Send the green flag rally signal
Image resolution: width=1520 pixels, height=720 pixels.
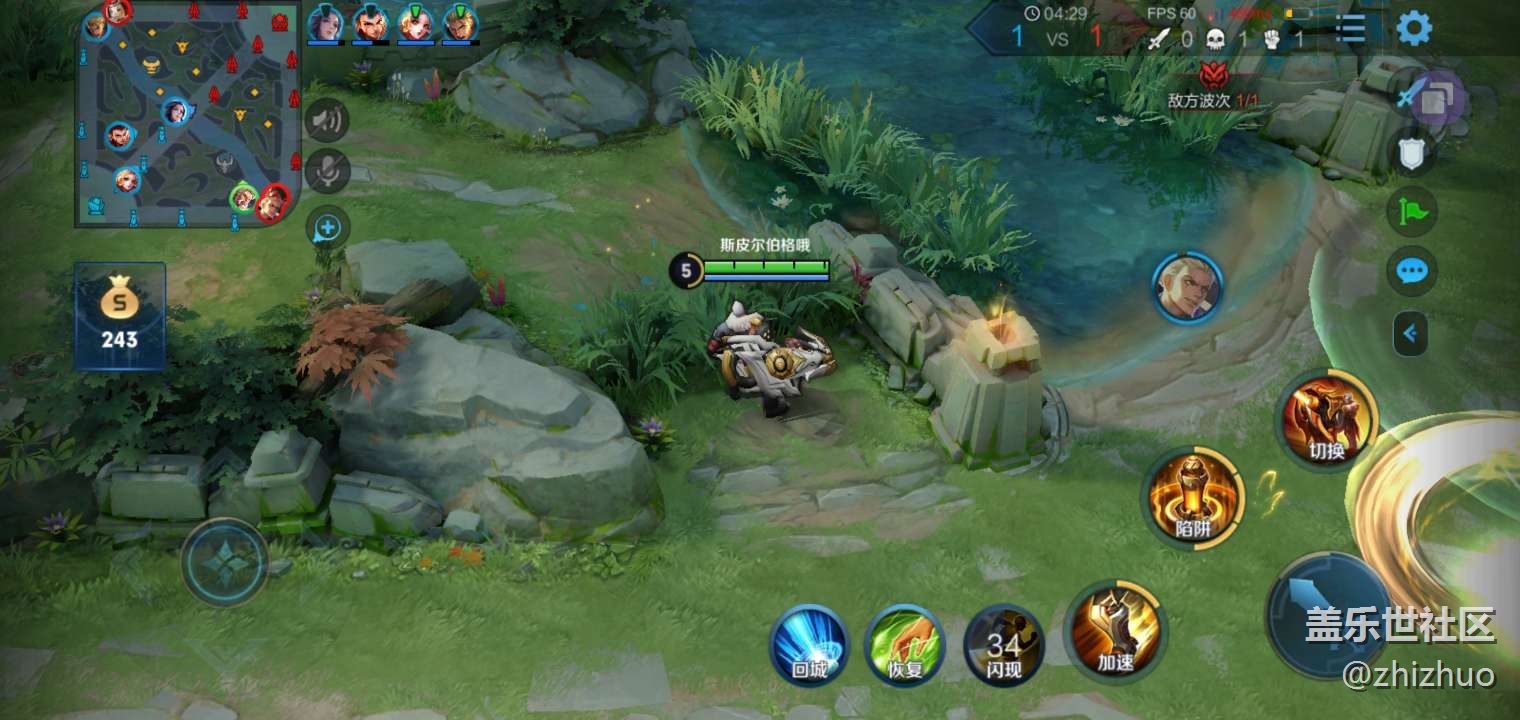(1411, 211)
